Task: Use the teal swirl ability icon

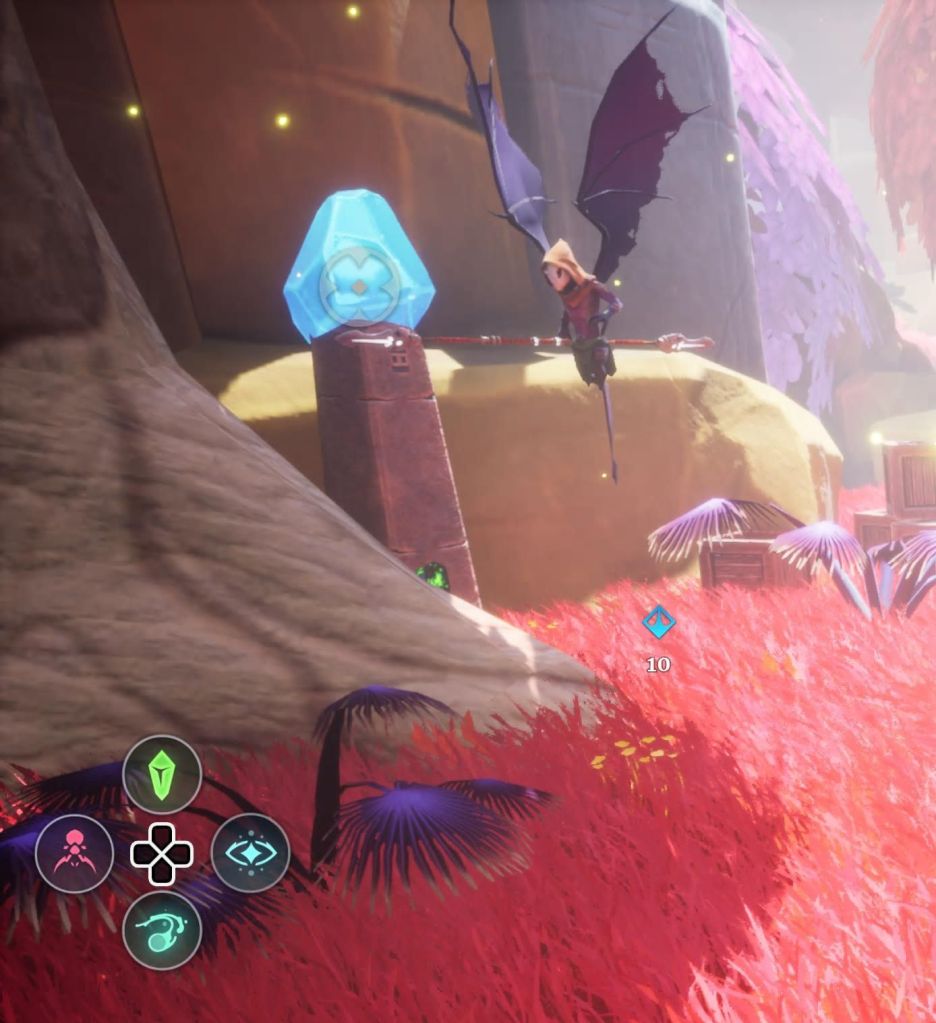Action: 162,931
